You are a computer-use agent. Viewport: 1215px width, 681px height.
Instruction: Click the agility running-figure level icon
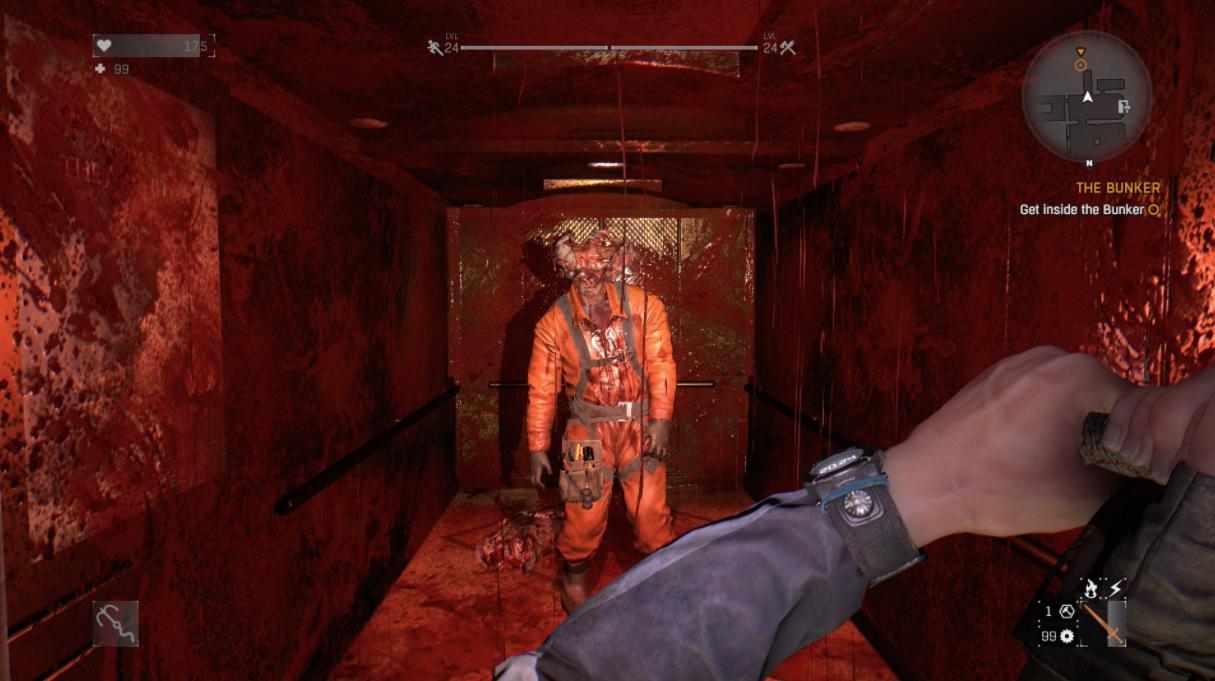435,47
